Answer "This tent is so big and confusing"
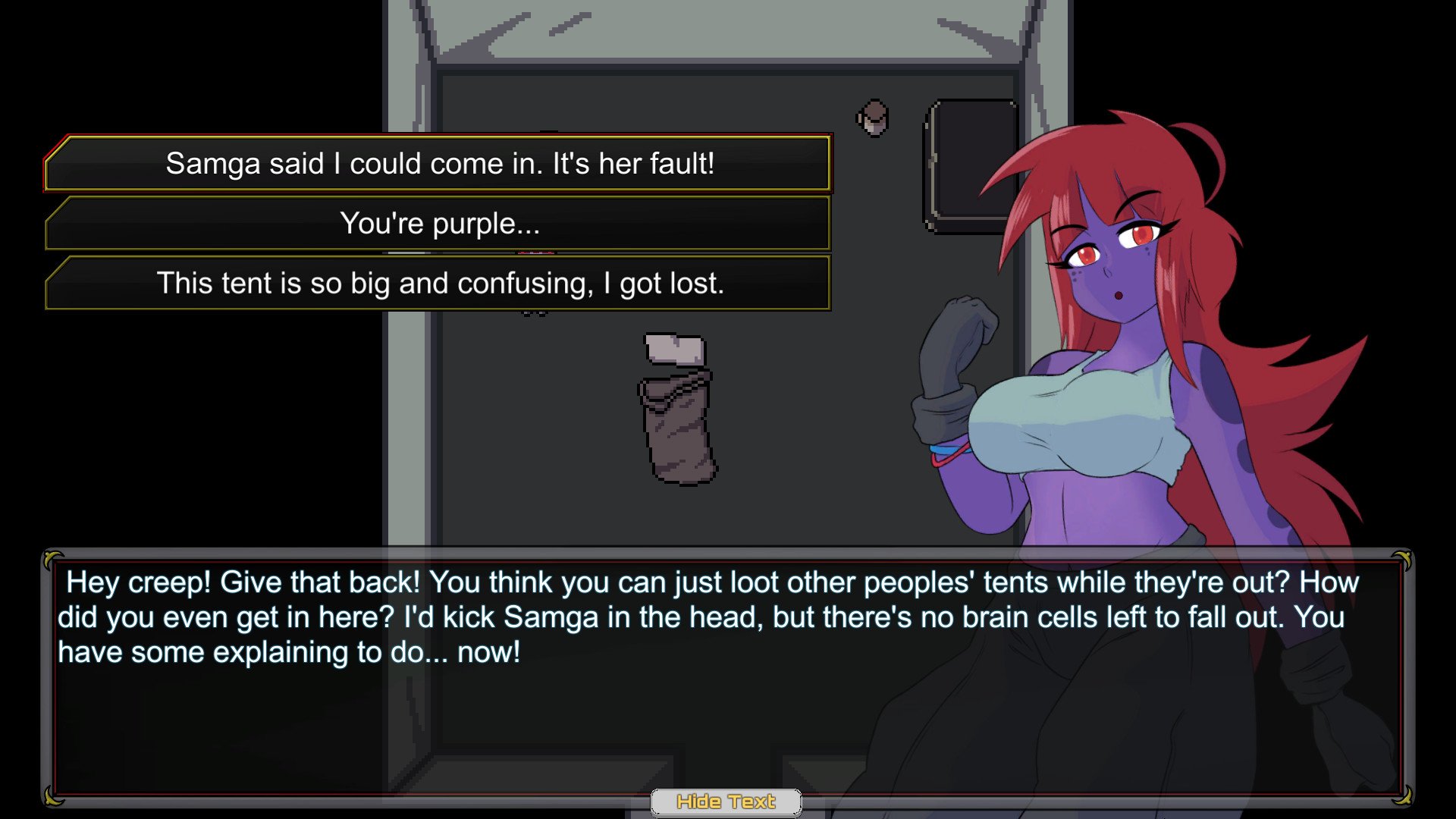Viewport: 1456px width, 819px height. click(439, 284)
